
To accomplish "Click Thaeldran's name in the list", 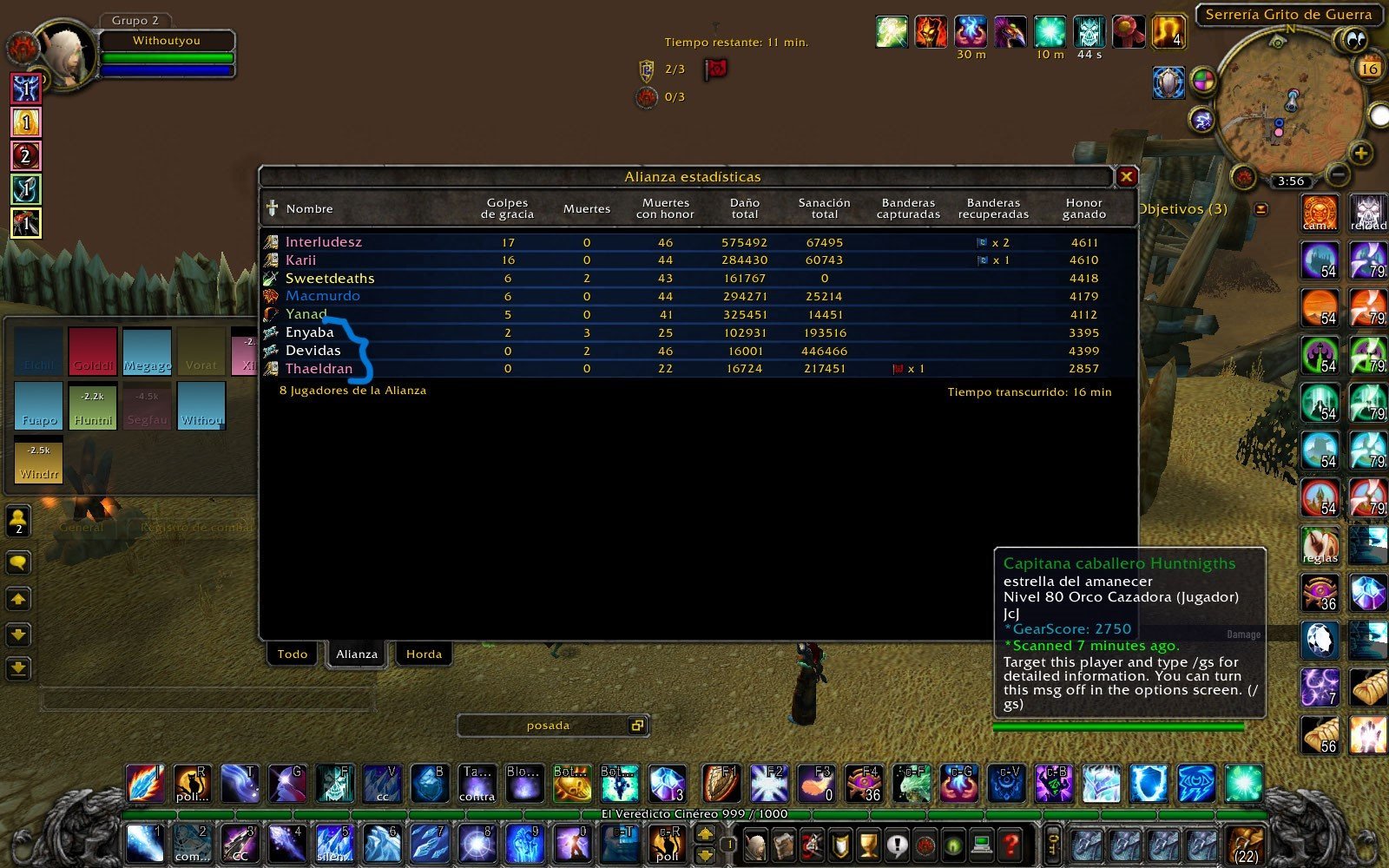I will (319, 369).
